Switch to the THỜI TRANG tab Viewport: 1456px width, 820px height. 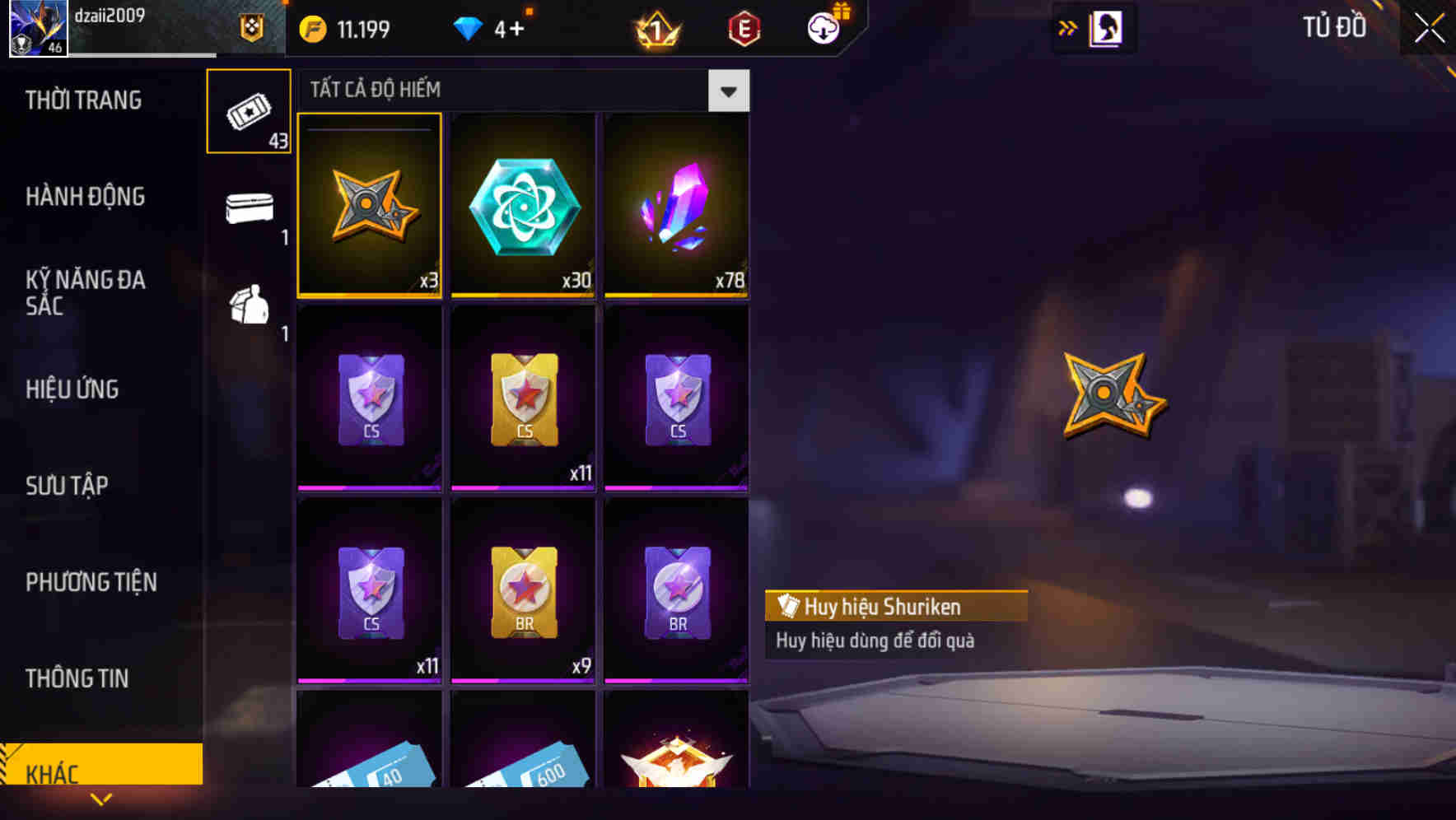pyautogui.click(x=85, y=100)
